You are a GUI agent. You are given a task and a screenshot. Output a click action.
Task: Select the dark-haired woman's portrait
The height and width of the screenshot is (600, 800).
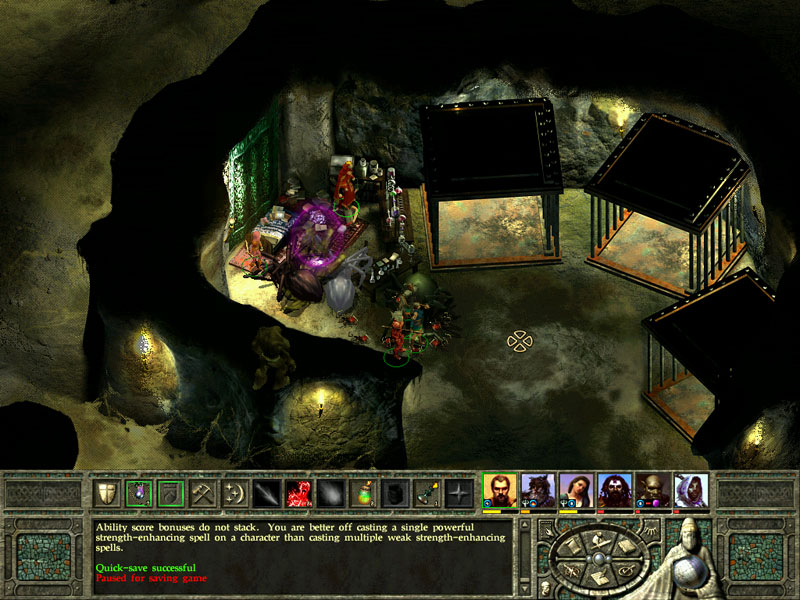point(576,490)
